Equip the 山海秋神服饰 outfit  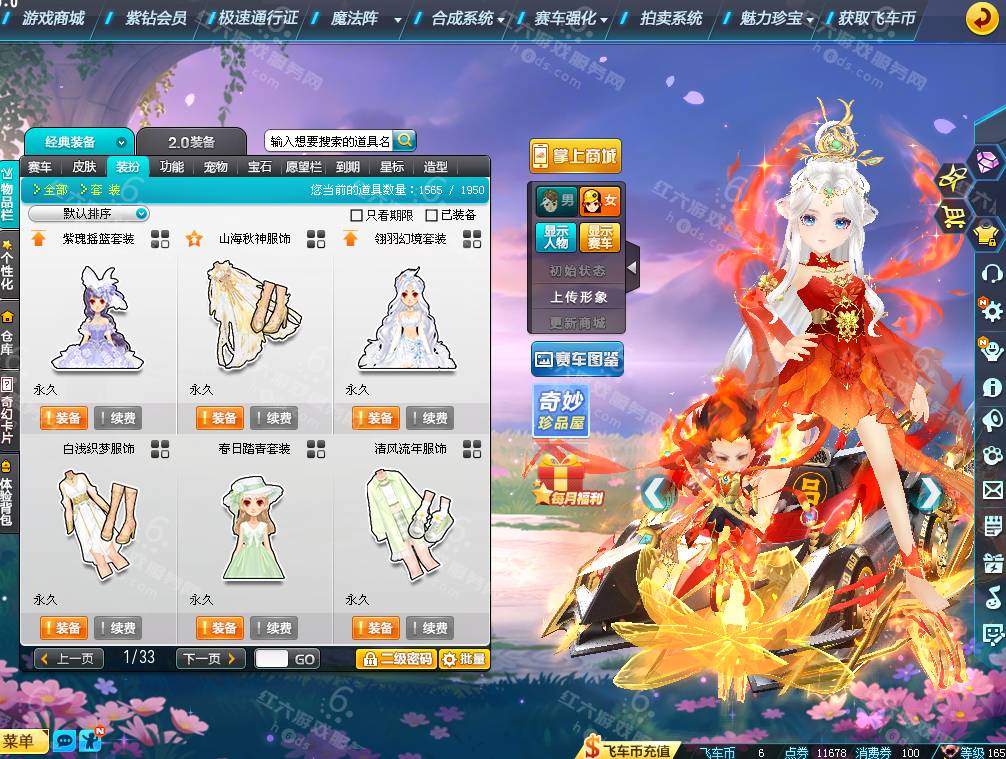pyautogui.click(x=218, y=418)
